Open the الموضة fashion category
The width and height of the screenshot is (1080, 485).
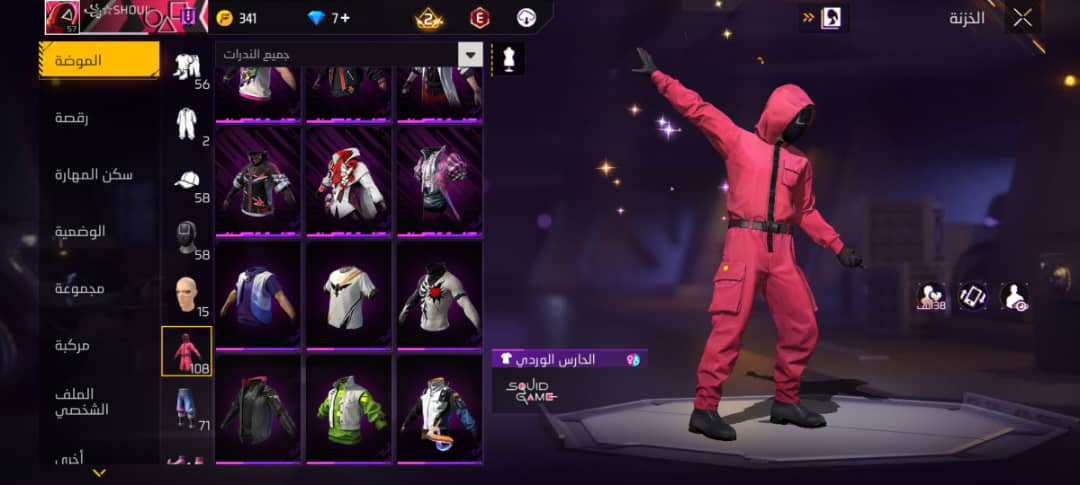(98, 60)
